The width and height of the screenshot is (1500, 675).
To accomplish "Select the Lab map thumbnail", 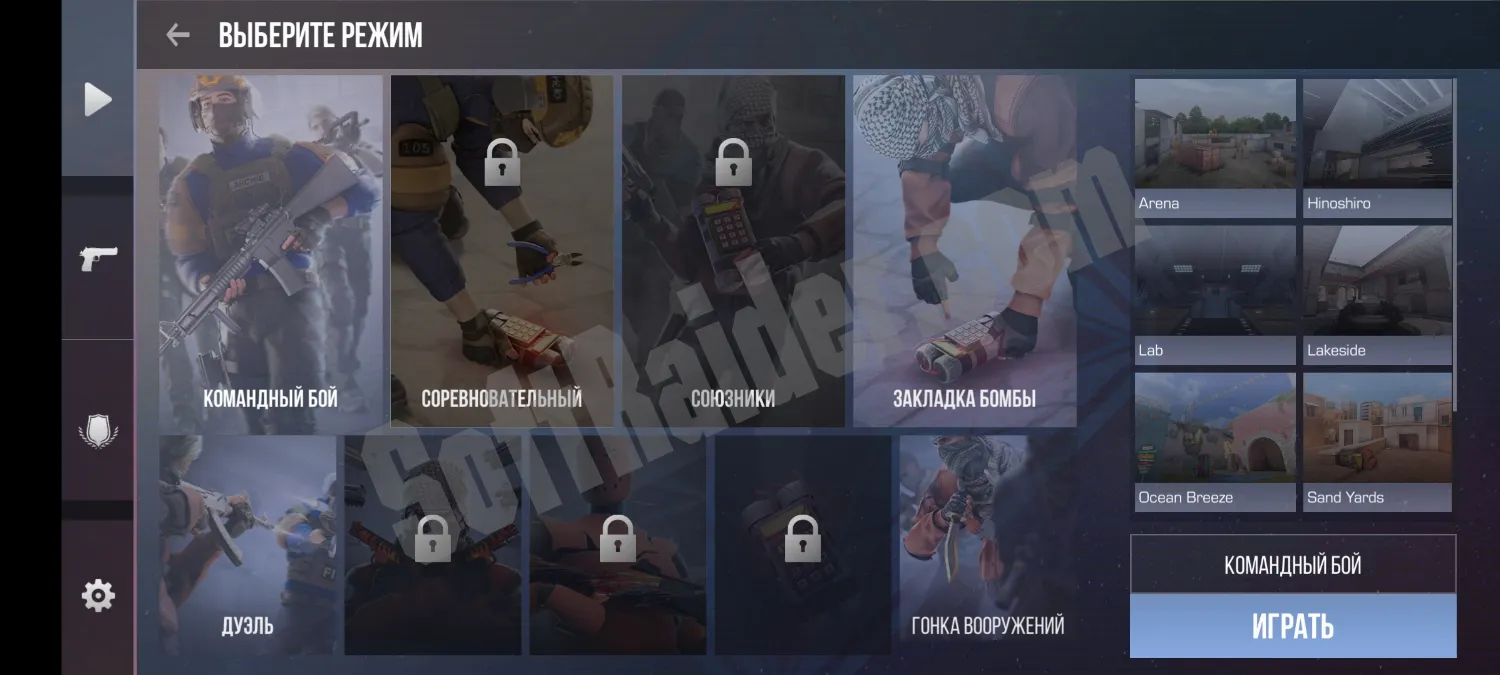I will 1215,294.
